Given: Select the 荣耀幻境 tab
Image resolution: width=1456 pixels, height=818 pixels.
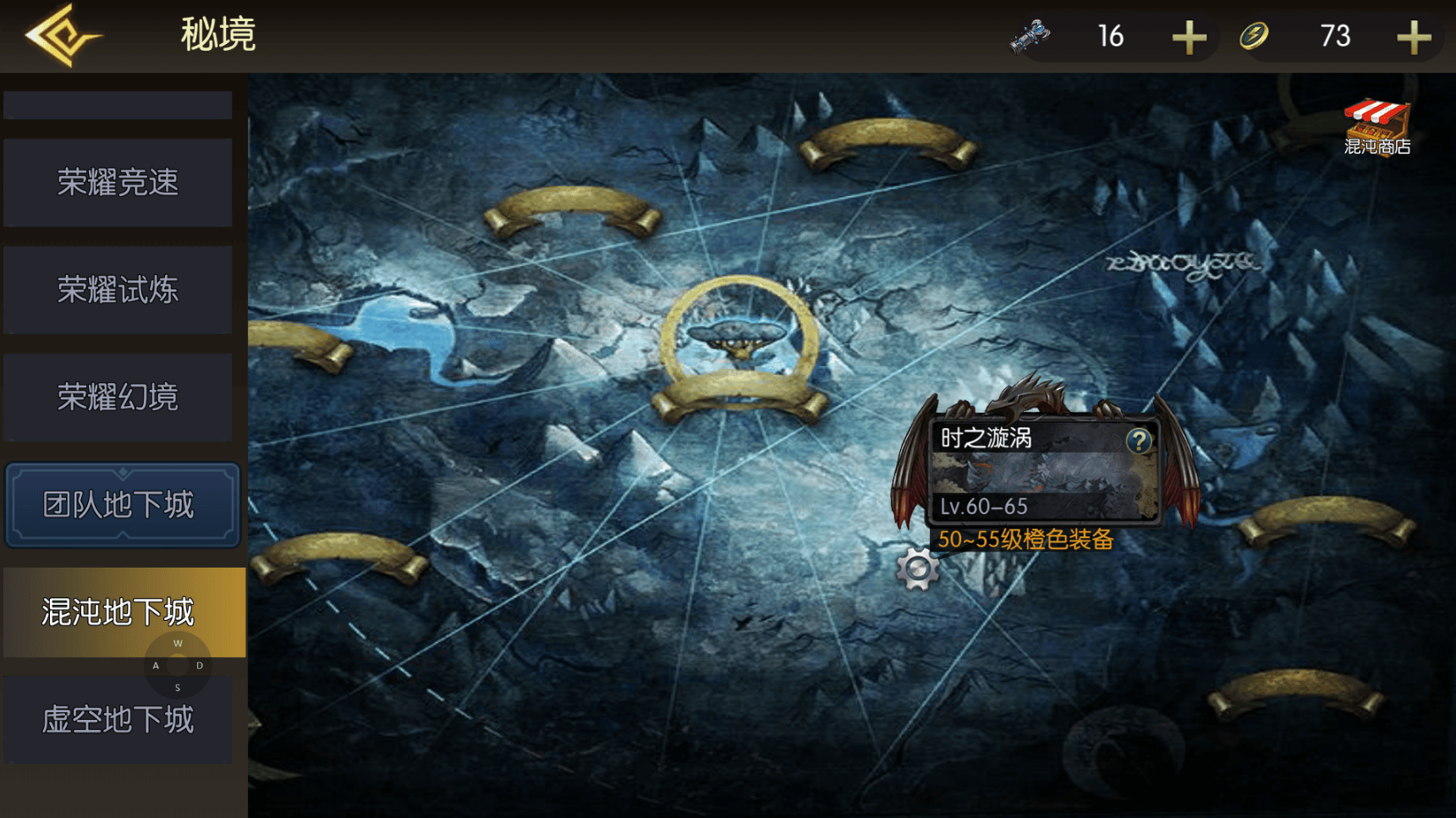Looking at the screenshot, I should [x=118, y=398].
